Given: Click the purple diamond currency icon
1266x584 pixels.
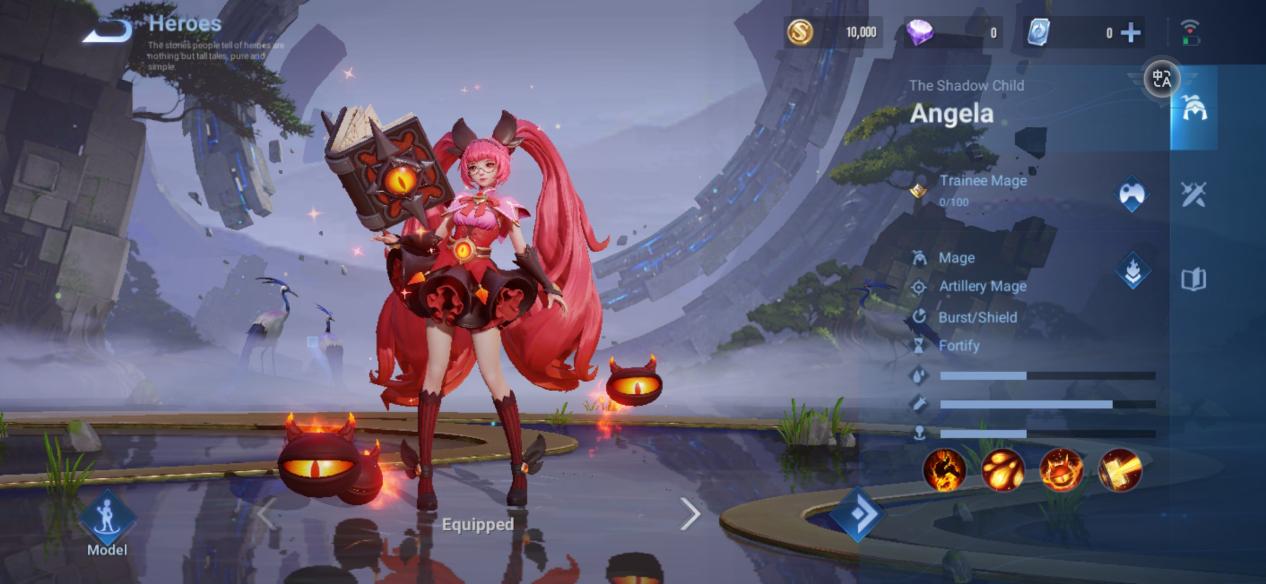Looking at the screenshot, I should click(x=919, y=33).
